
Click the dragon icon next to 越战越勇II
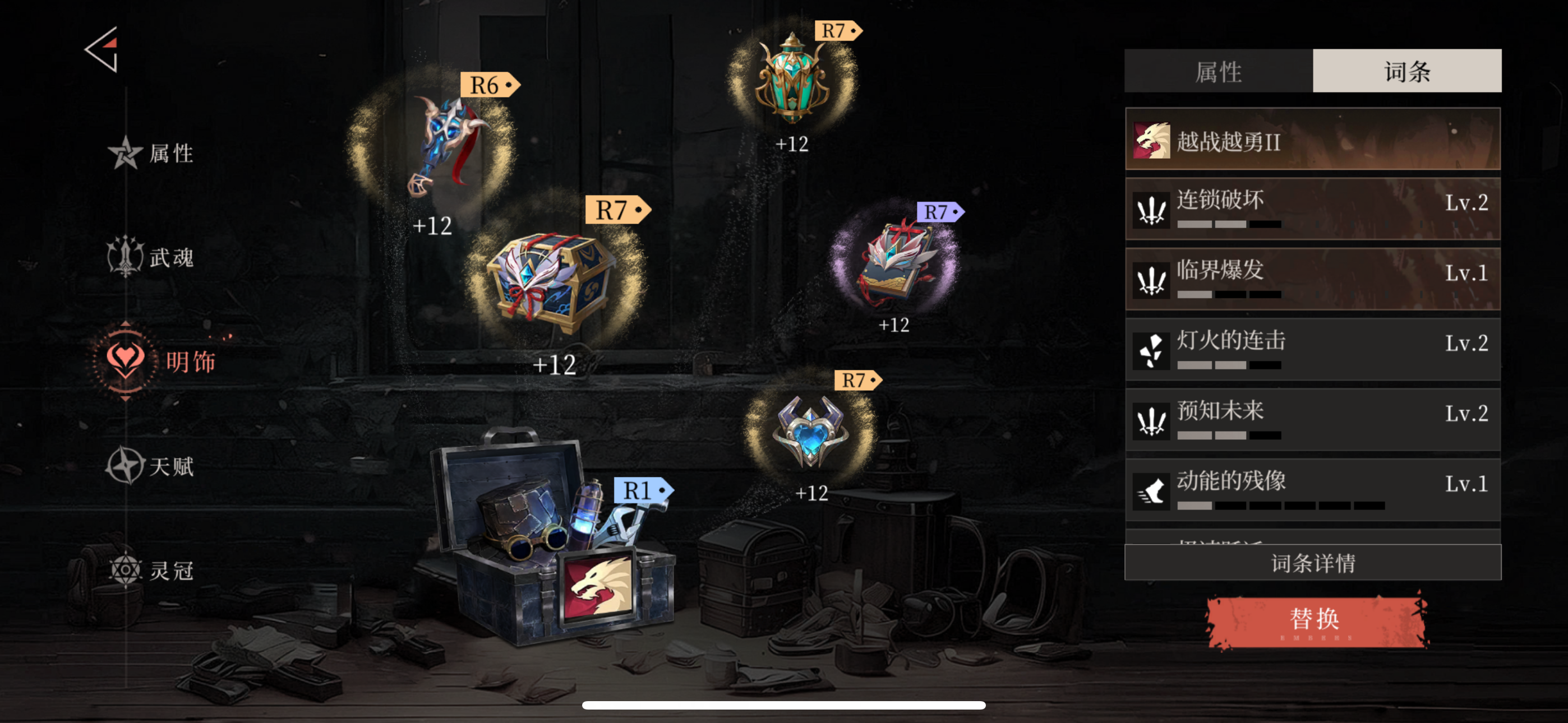pyautogui.click(x=1152, y=143)
